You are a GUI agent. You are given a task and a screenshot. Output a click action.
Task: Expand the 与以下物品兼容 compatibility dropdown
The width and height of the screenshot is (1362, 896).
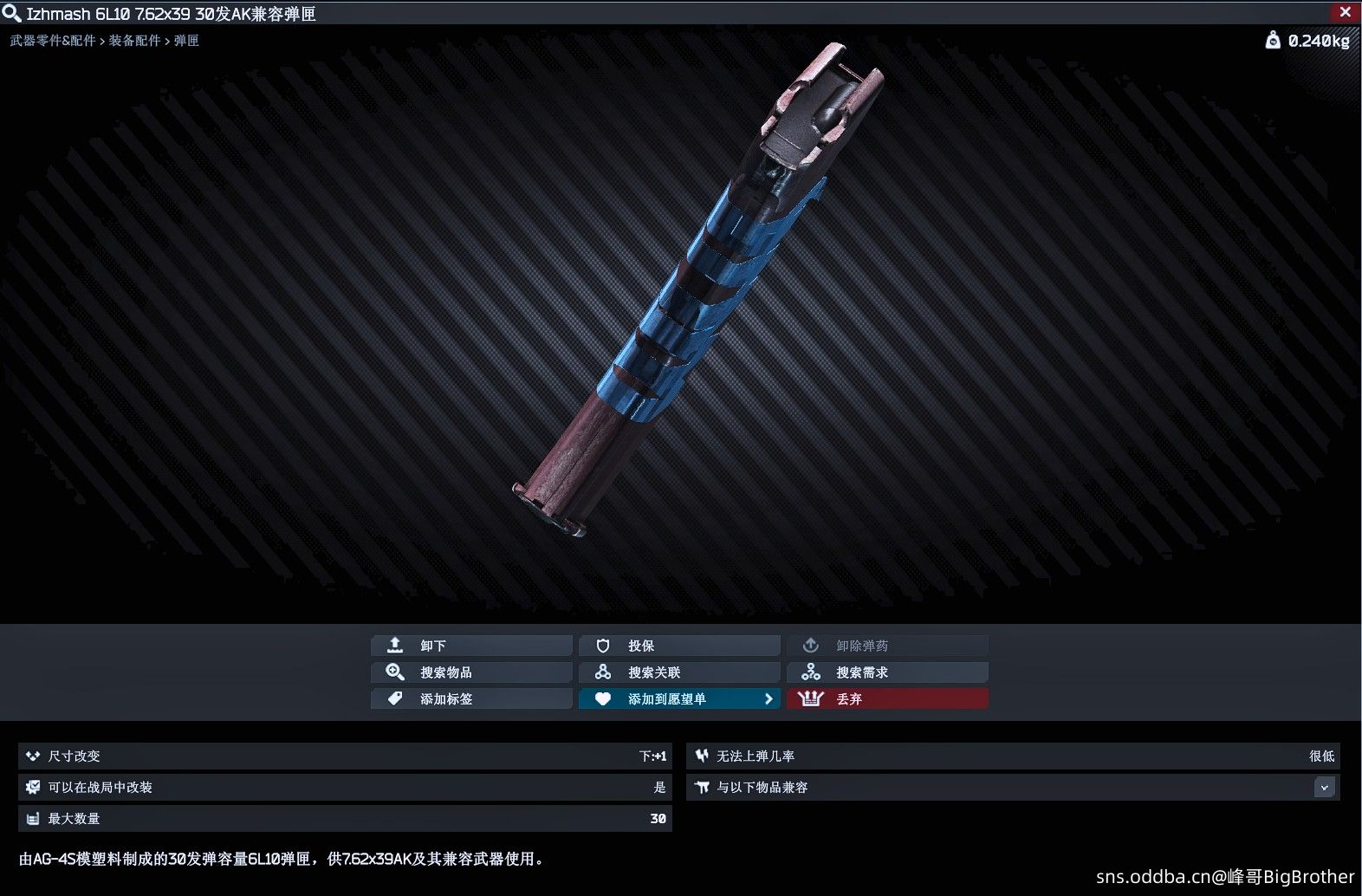[x=1324, y=788]
